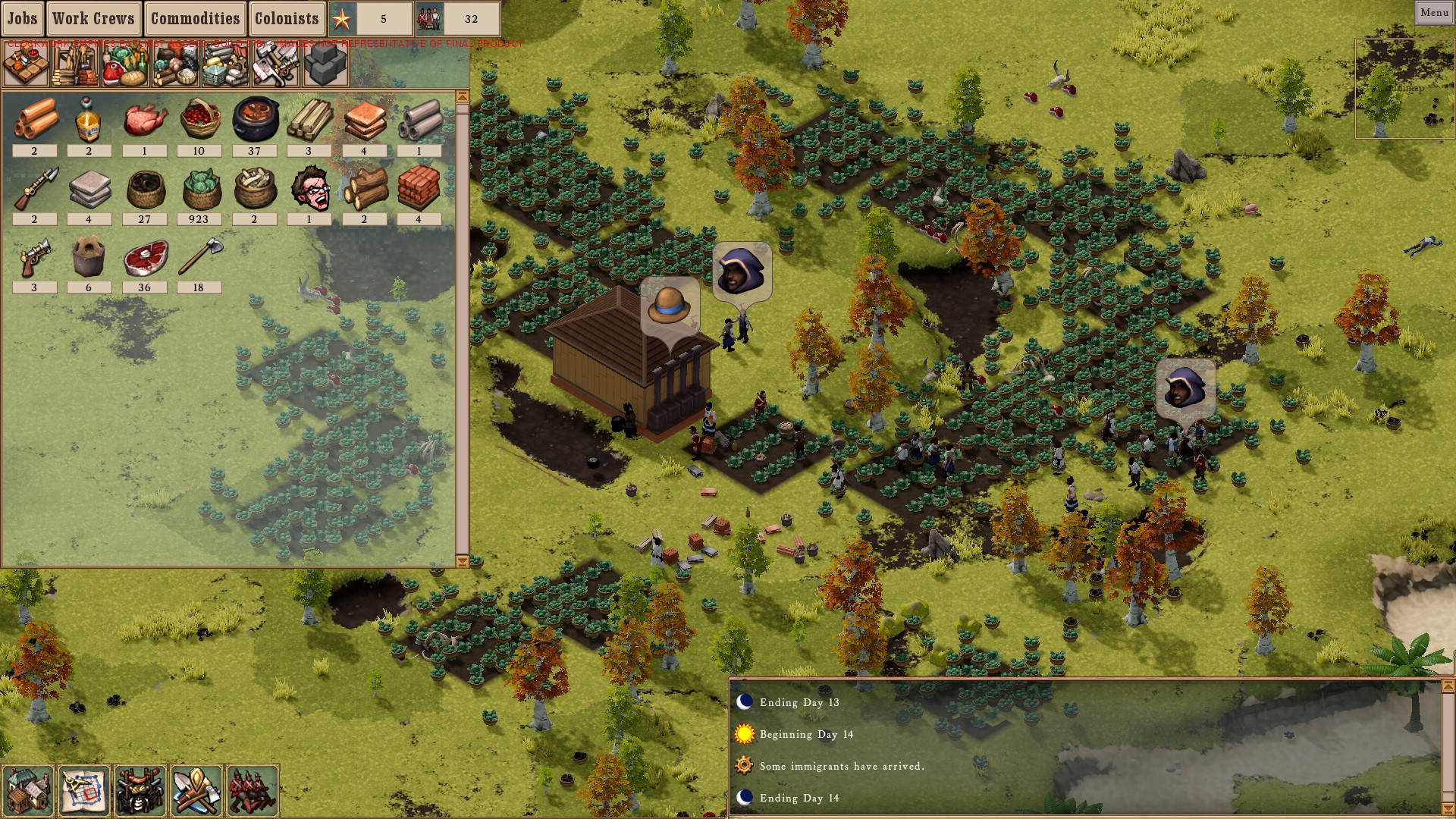
Task: Open the blueprint zoning tool
Action: (83, 791)
